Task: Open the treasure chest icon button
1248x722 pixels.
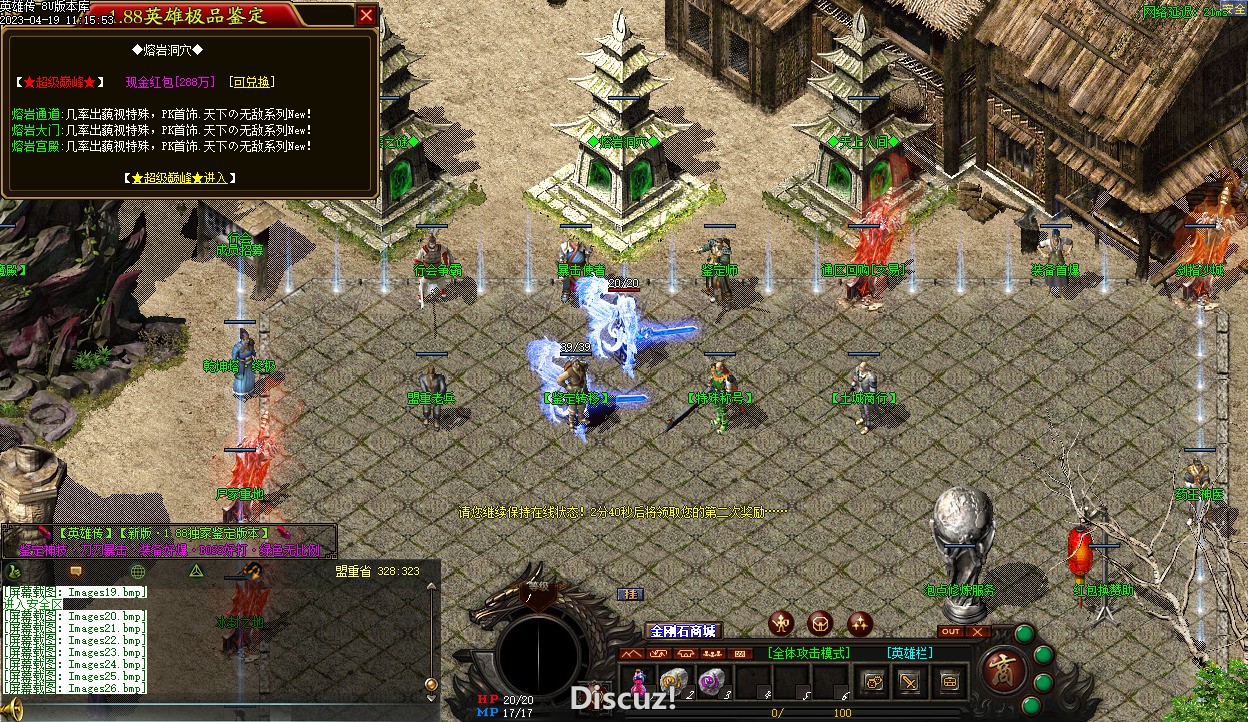Action: [x=948, y=682]
